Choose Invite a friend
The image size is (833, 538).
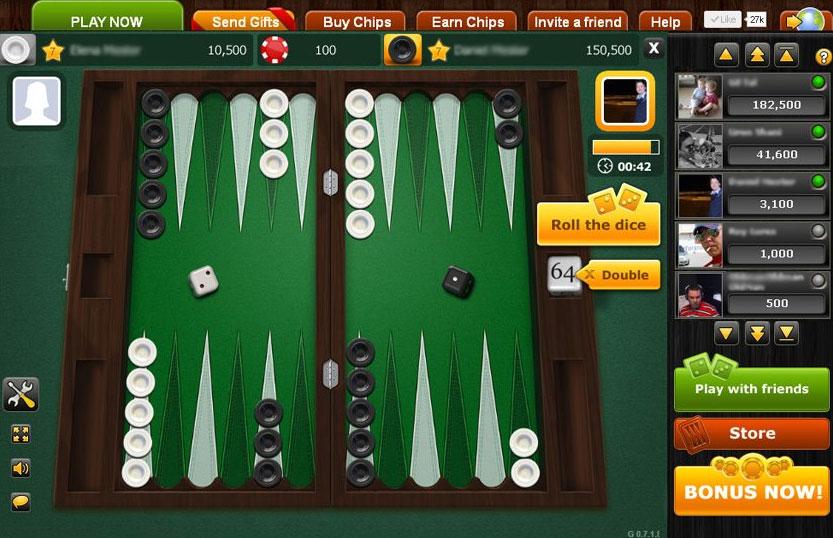click(577, 22)
